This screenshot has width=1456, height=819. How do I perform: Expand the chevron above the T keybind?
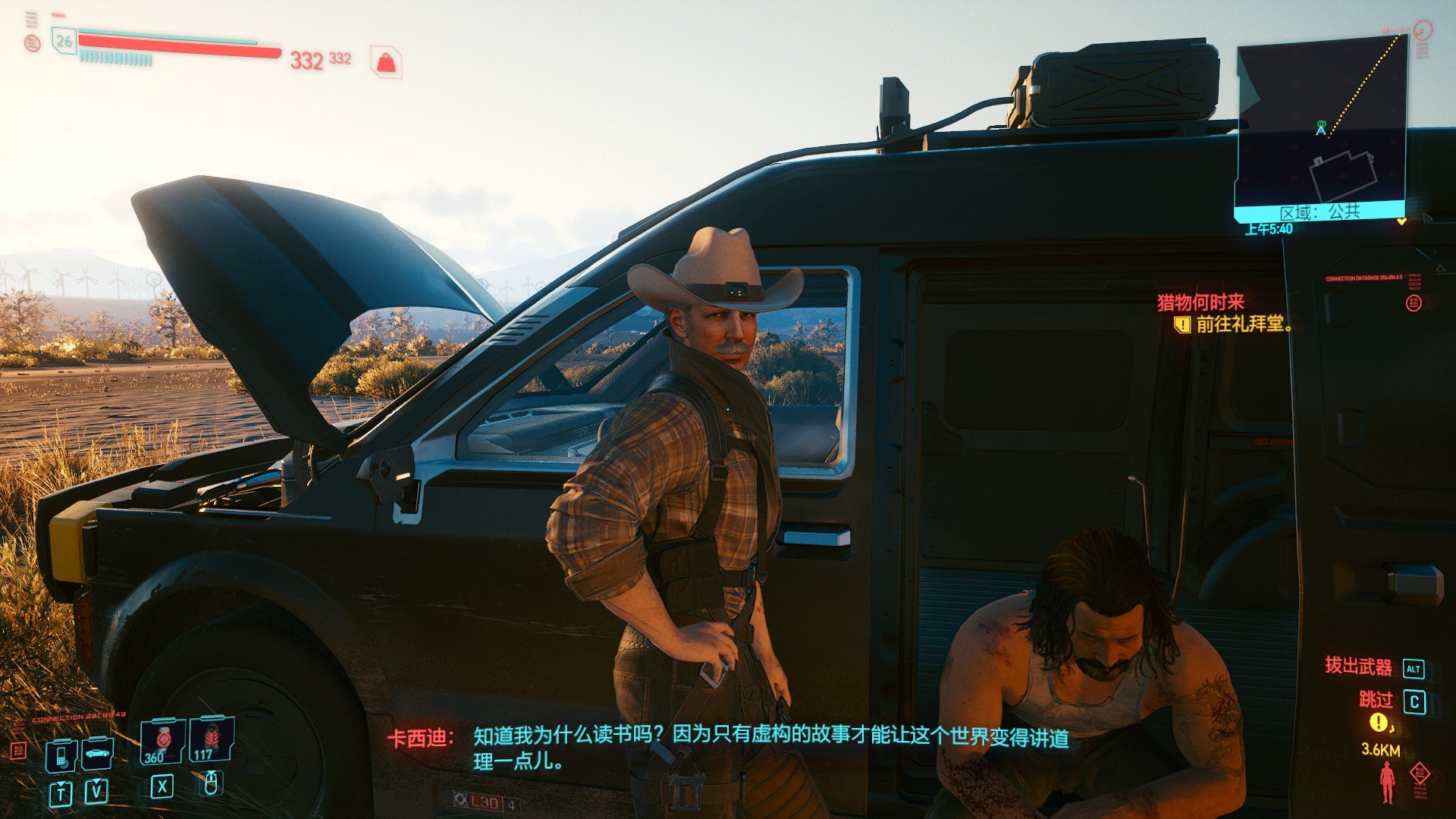[x=61, y=785]
